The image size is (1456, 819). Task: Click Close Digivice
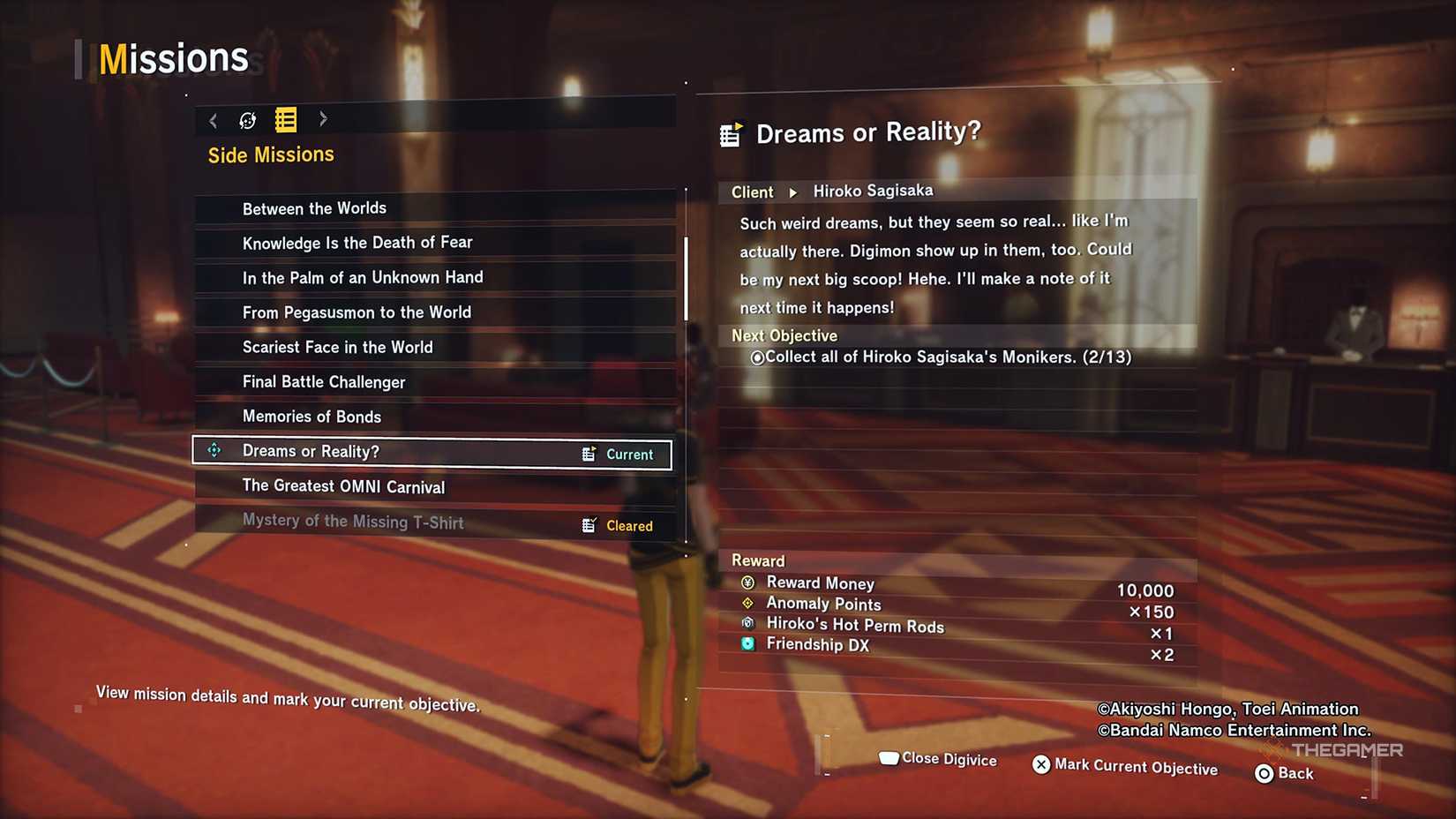point(937,758)
